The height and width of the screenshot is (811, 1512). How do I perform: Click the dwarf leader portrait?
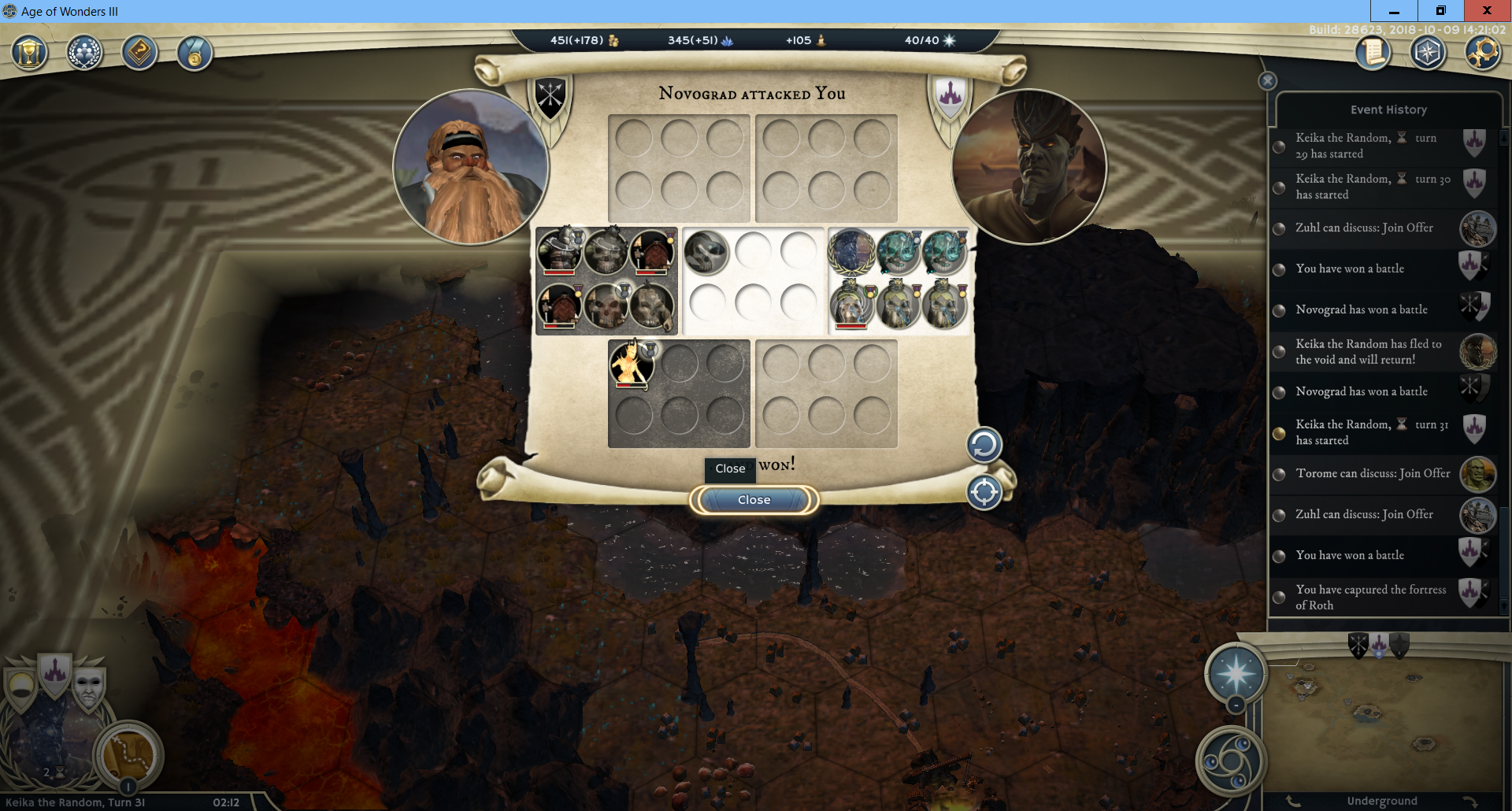point(471,167)
